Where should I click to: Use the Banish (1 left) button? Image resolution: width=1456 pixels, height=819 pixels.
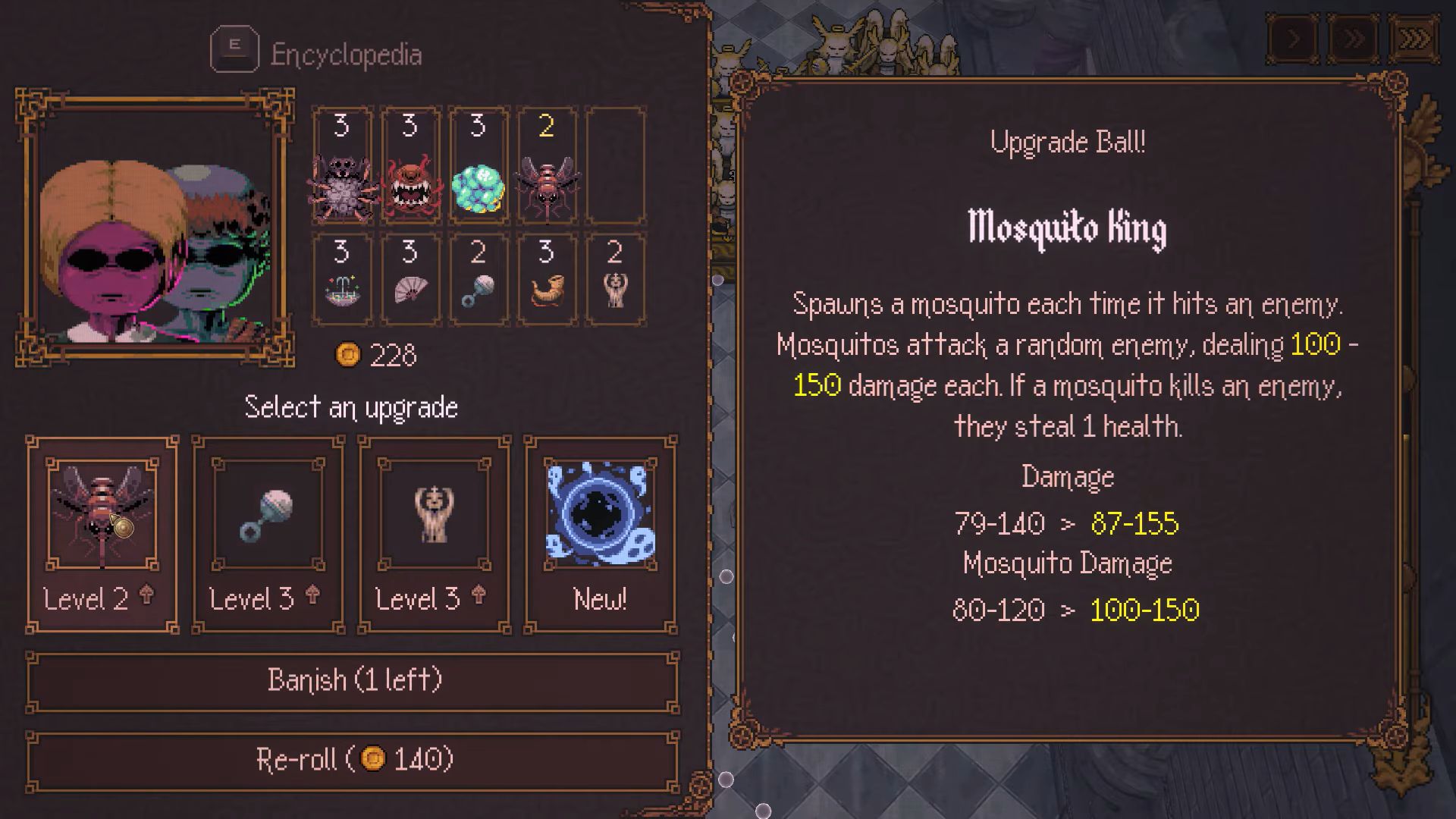353,681
